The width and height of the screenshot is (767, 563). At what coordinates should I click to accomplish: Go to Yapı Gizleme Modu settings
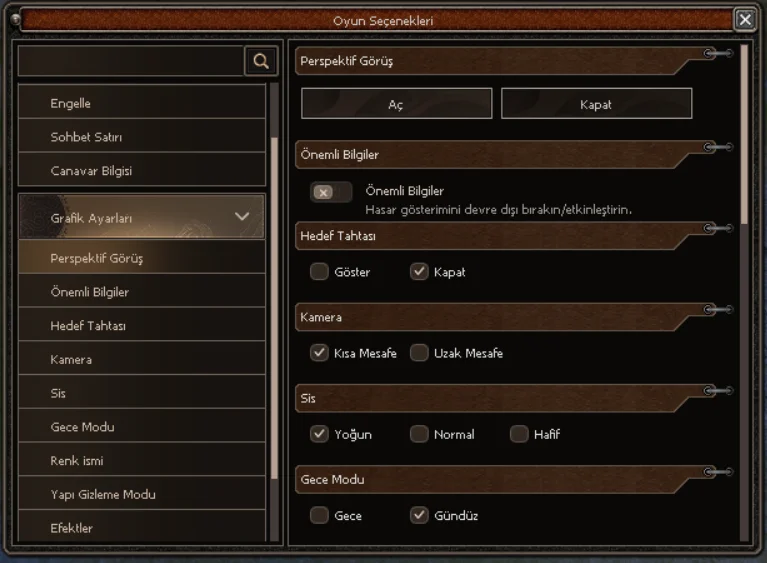tap(141, 495)
